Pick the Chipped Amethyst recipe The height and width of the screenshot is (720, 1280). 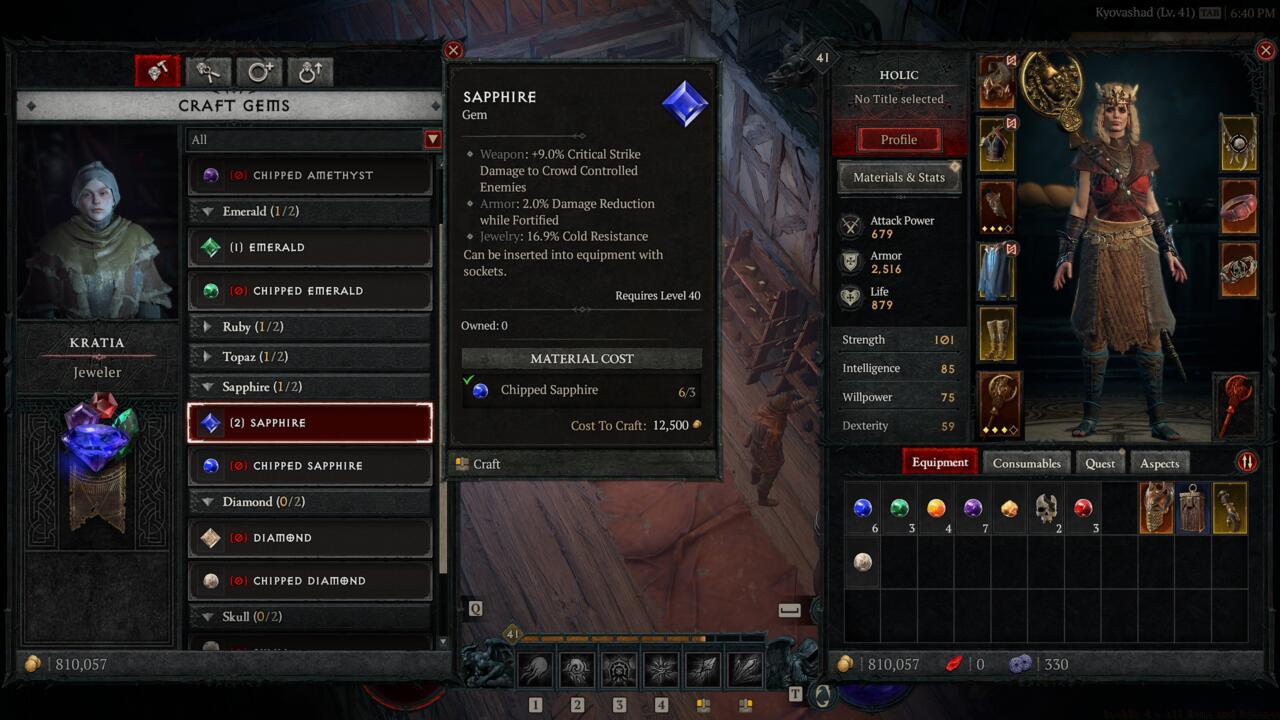point(310,176)
